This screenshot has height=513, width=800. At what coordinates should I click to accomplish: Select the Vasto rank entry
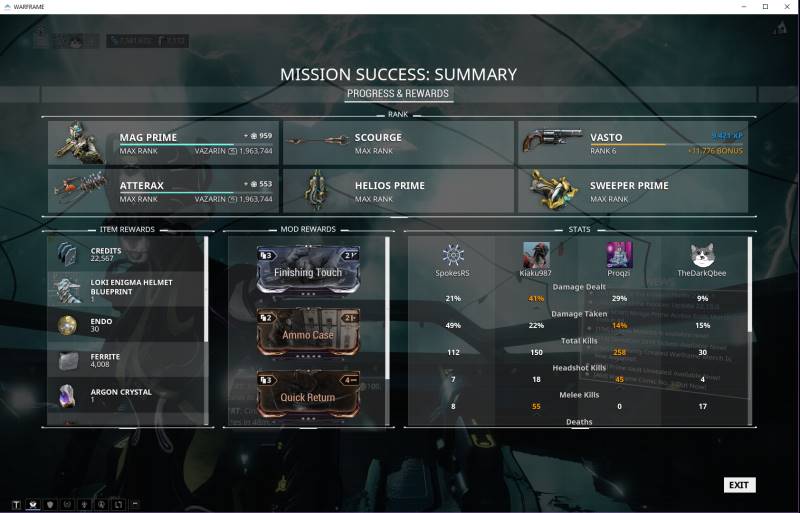(632, 143)
